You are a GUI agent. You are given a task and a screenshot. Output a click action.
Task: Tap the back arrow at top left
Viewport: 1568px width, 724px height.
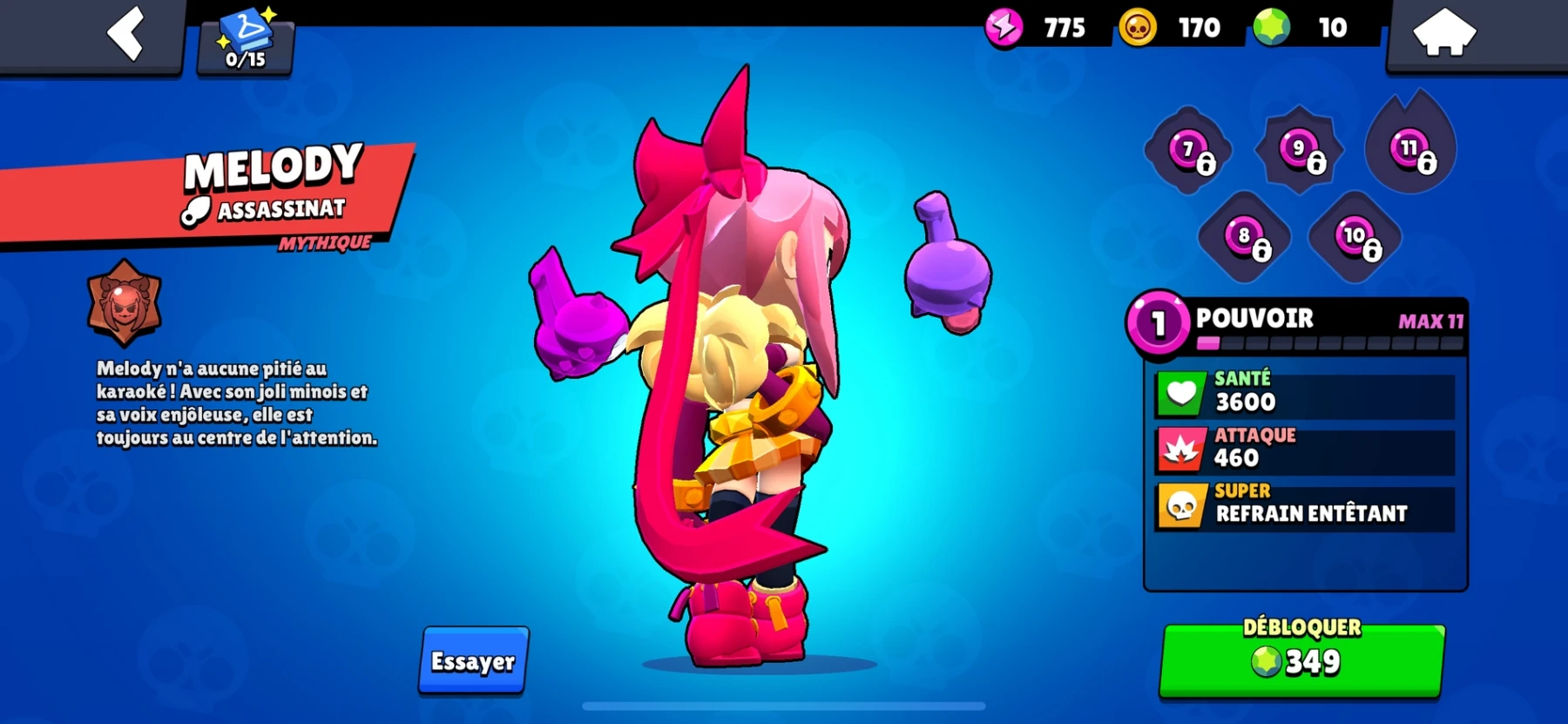tap(125, 35)
